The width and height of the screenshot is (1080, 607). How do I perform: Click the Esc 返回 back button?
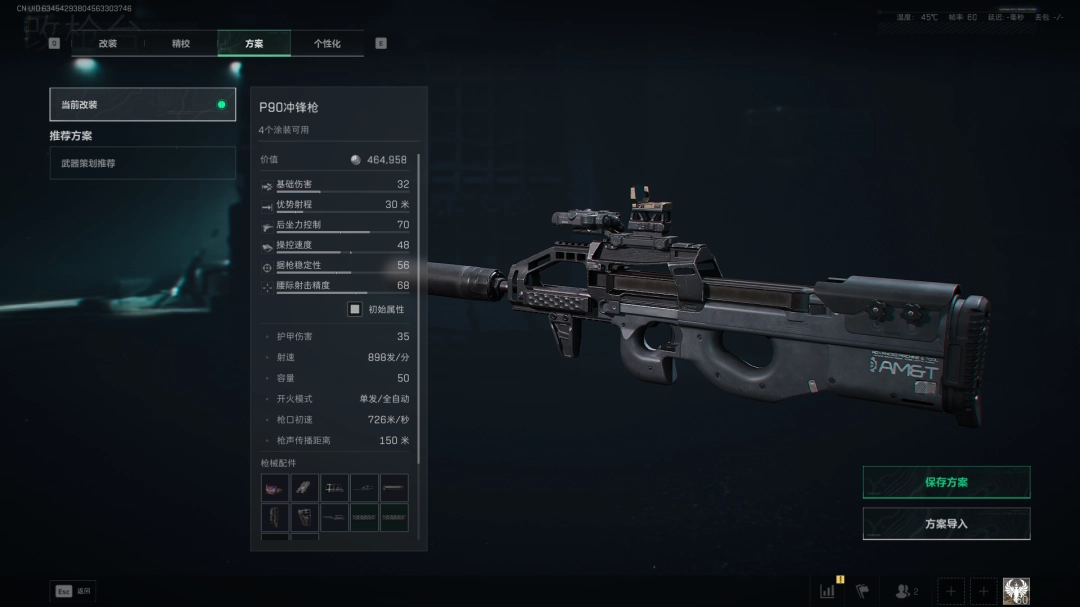pos(73,591)
